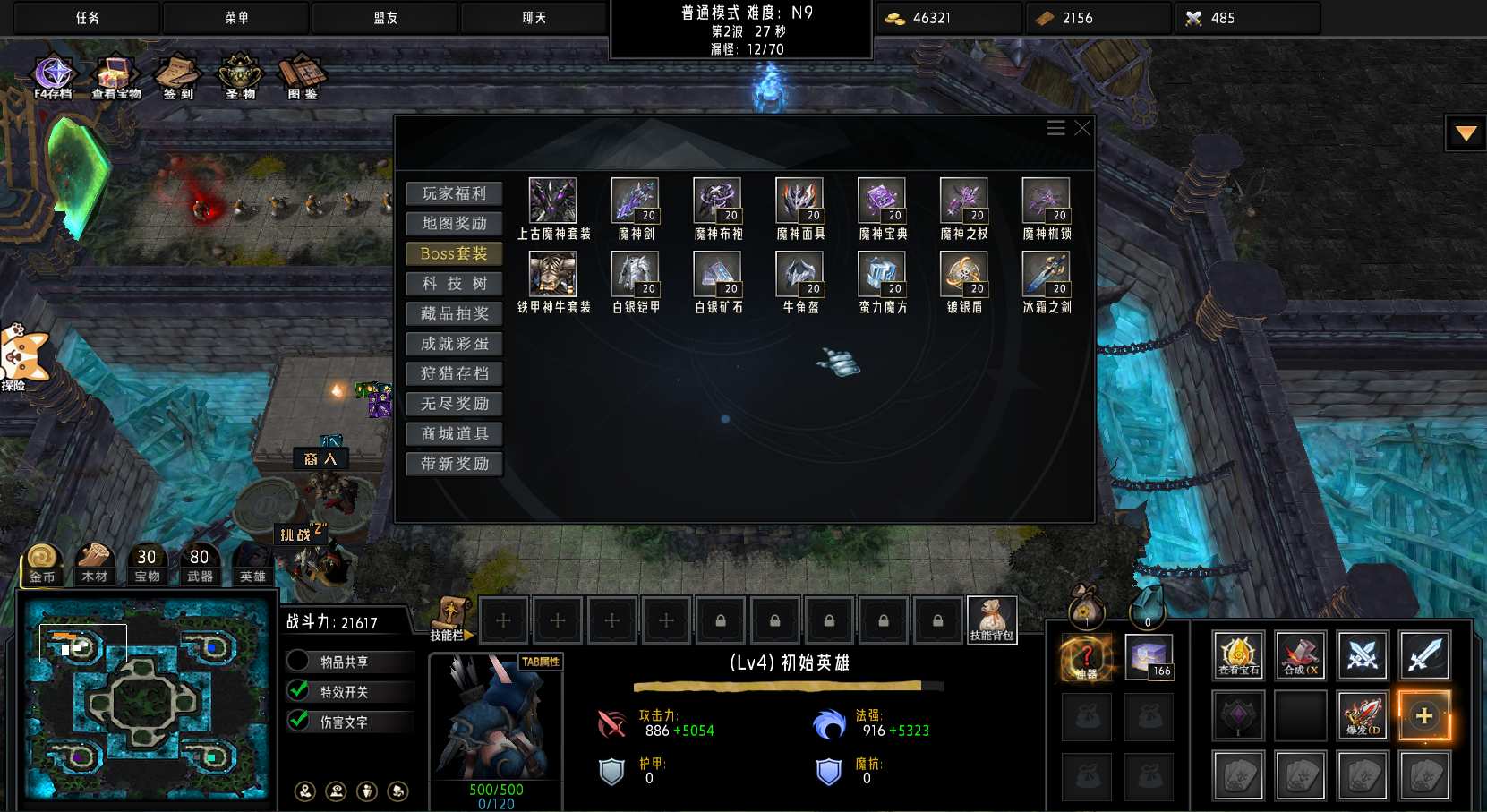Screen dimensions: 1487x812
Task: Choose the 商城道具 shop items tab
Action: (454, 434)
